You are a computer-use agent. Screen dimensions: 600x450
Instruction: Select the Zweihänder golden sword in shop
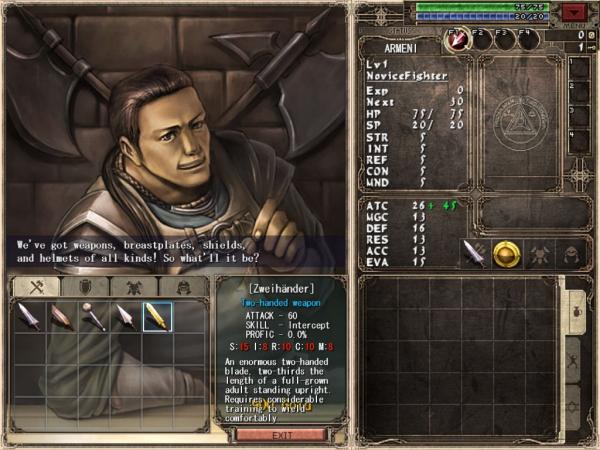(157, 317)
